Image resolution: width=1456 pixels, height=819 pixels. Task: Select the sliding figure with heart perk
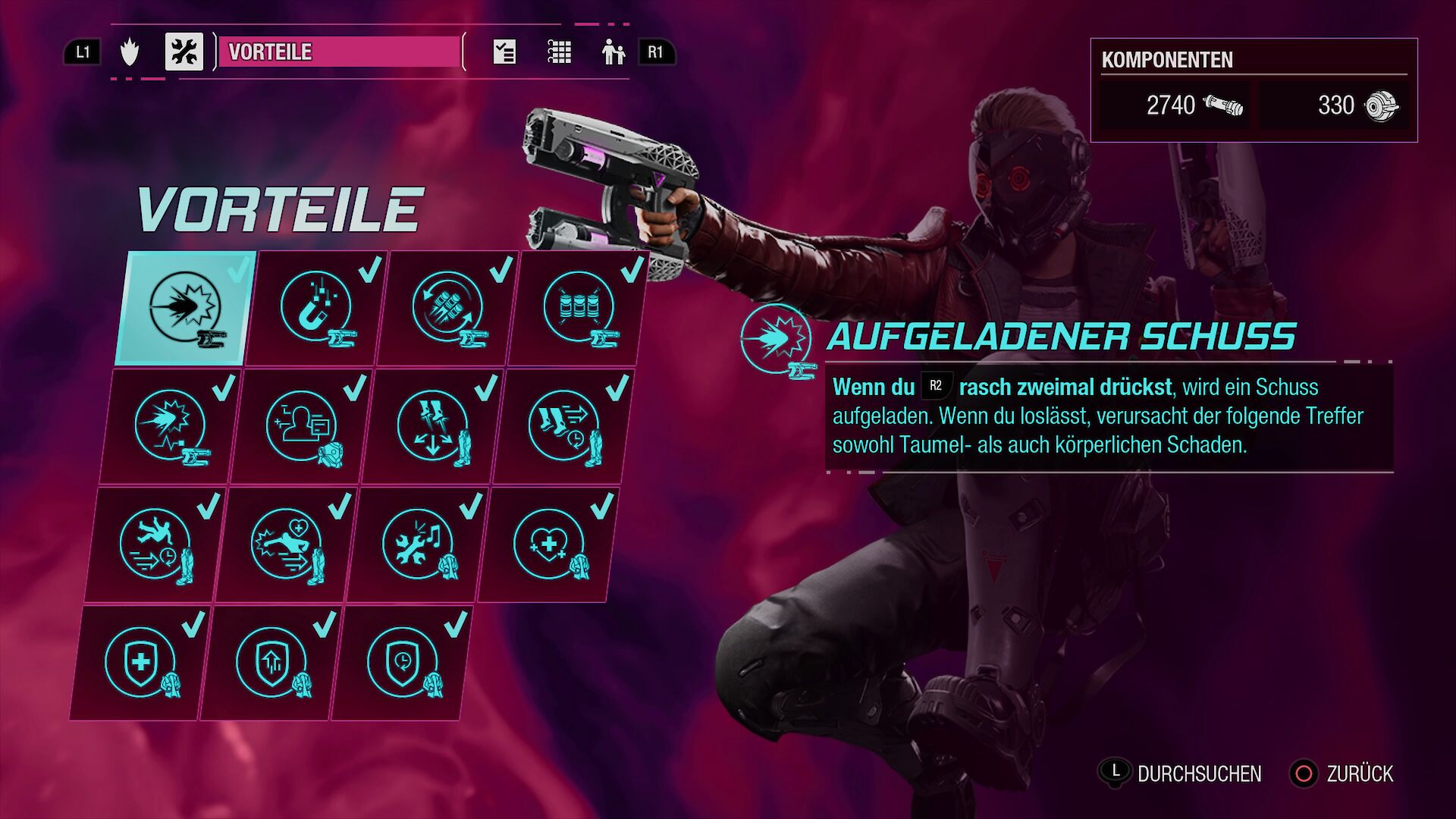click(286, 544)
